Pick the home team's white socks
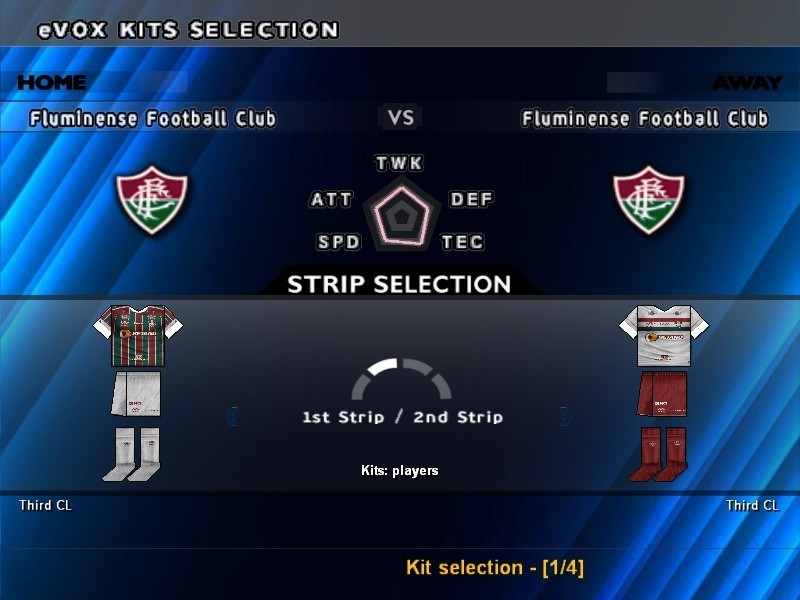 132,454
